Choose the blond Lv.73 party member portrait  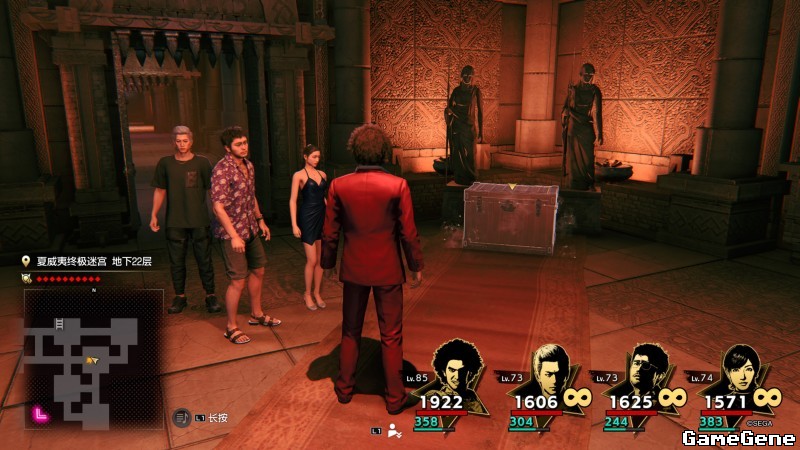coord(546,370)
